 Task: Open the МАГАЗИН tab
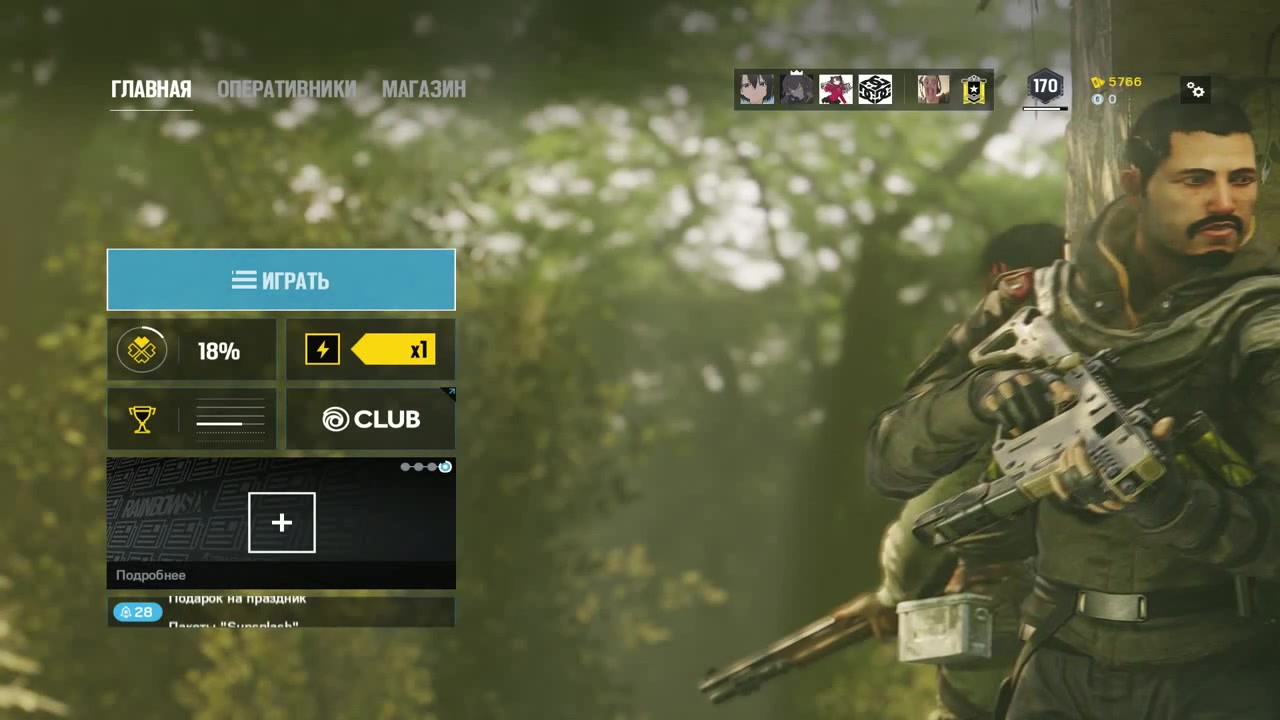pyautogui.click(x=424, y=89)
